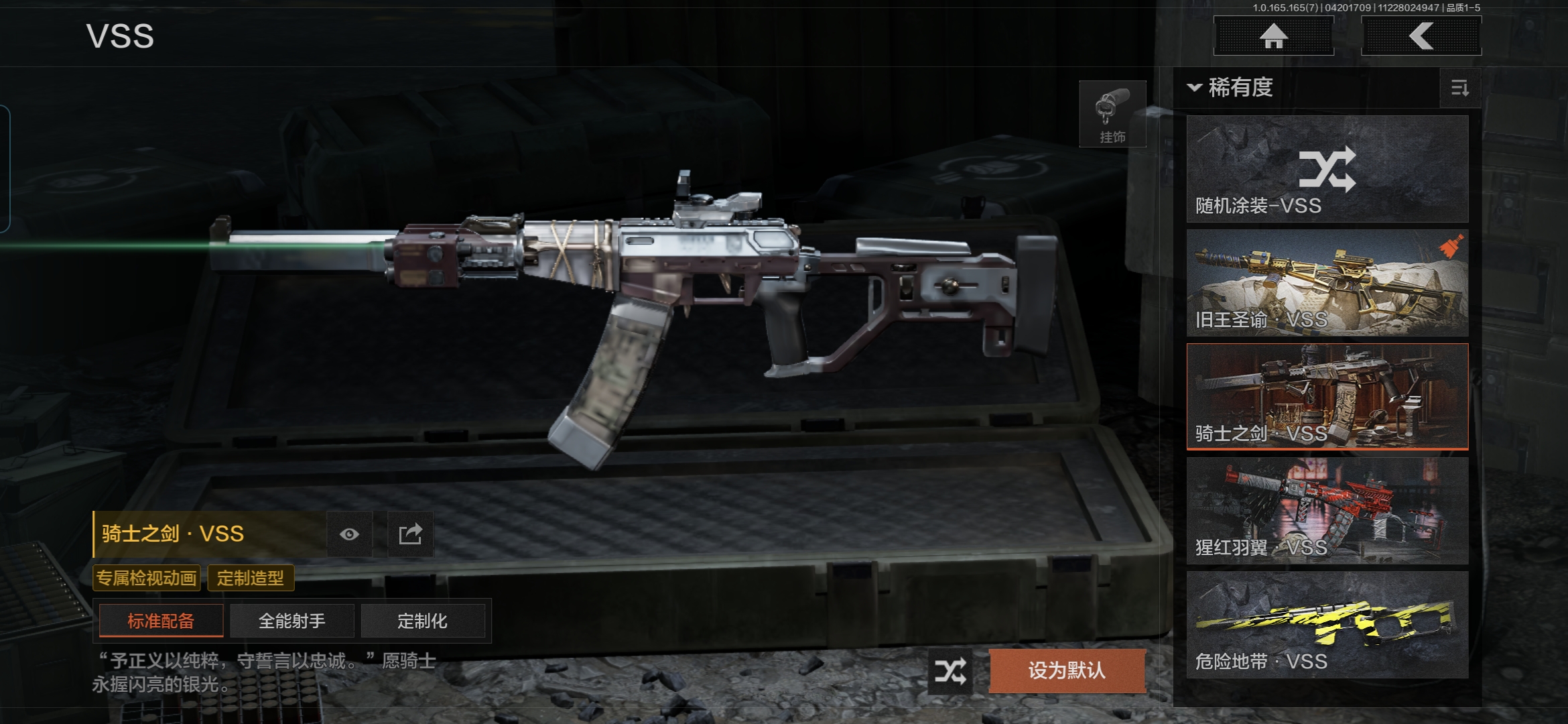This screenshot has height=724, width=1568.
Task: Choose the 旧王圣谕 VSS skin
Action: (x=1327, y=283)
